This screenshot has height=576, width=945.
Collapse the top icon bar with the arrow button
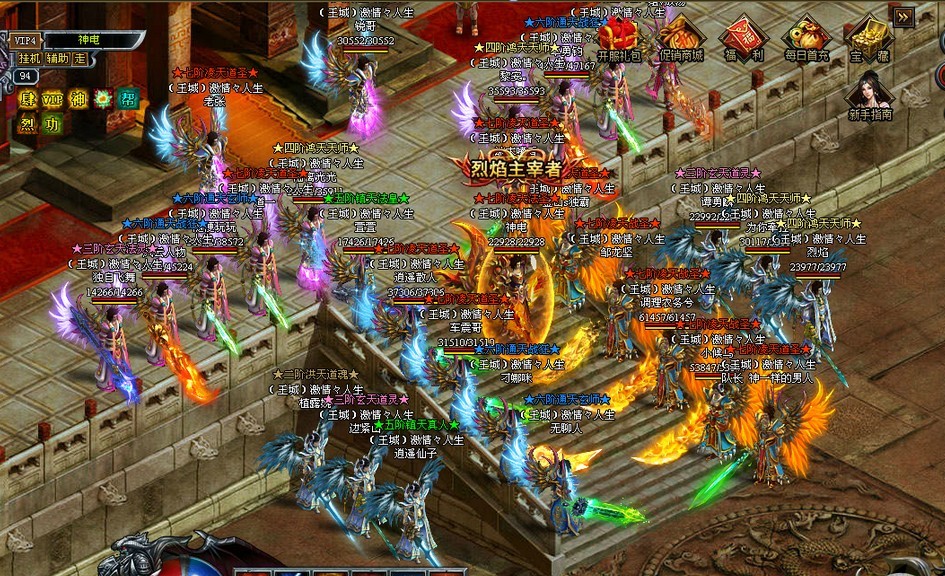coord(903,17)
